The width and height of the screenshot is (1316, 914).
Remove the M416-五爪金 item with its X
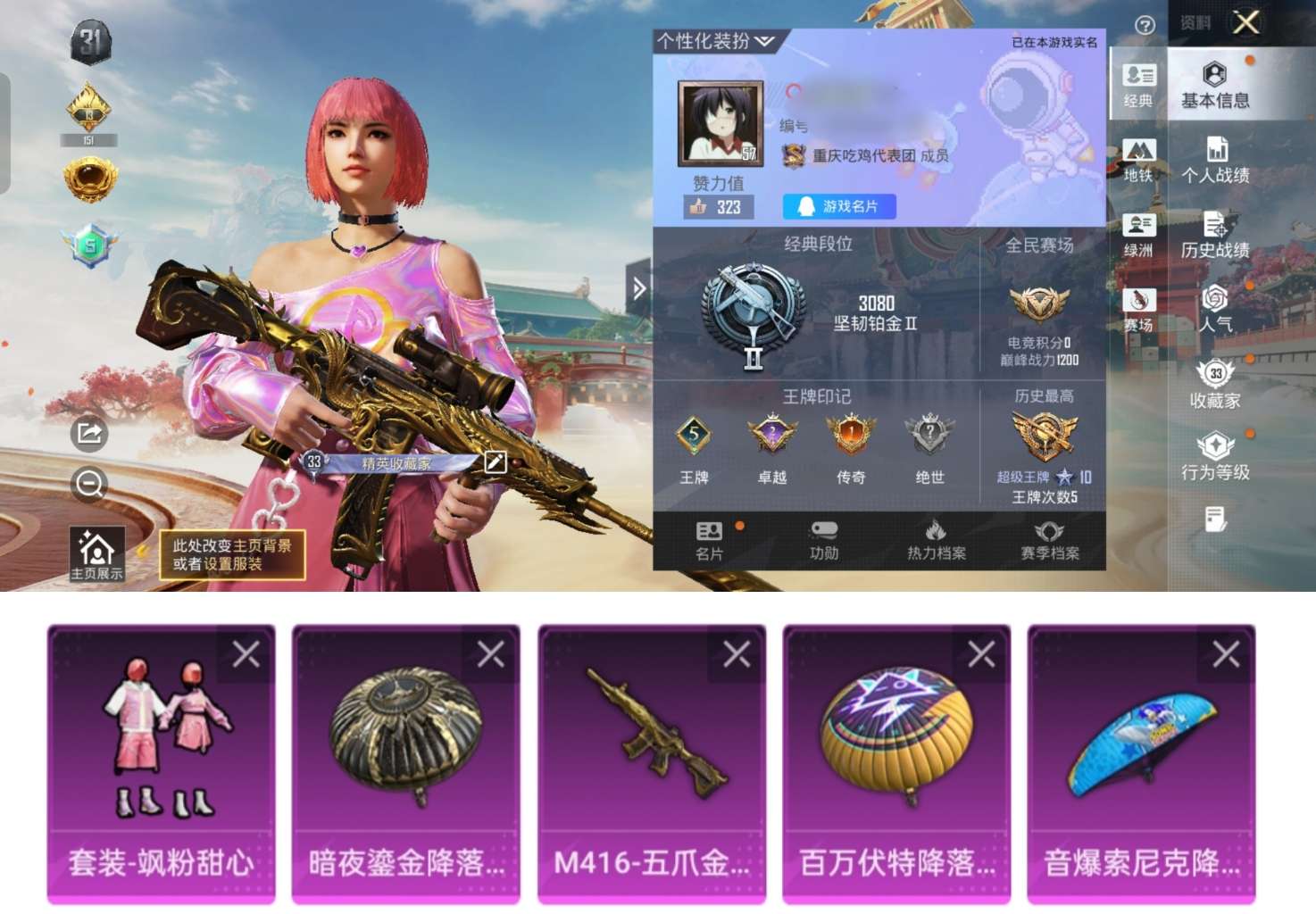point(737,654)
